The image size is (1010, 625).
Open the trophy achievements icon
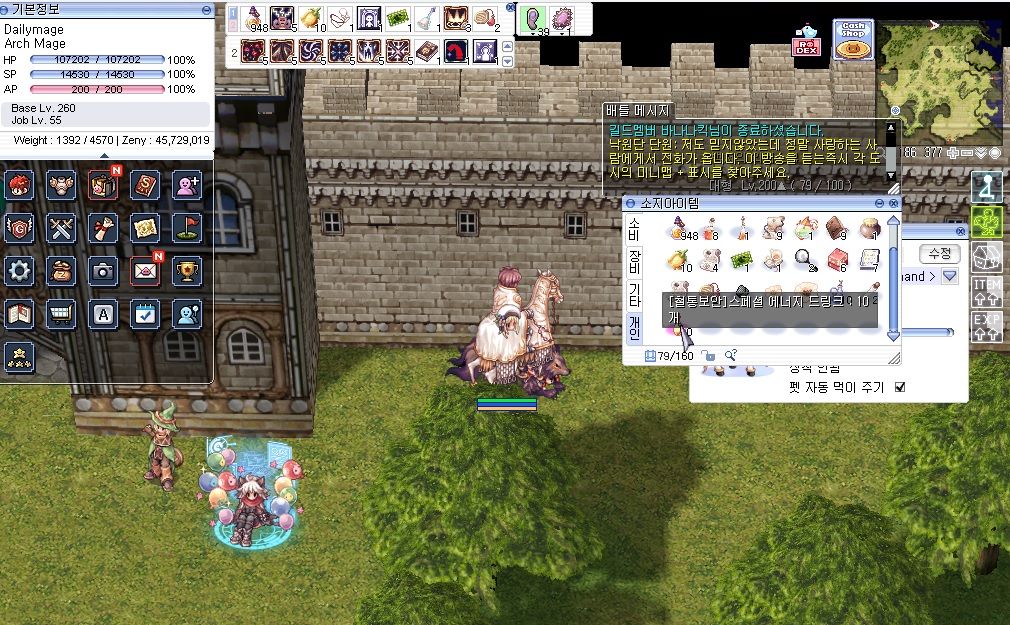pyautogui.click(x=187, y=270)
